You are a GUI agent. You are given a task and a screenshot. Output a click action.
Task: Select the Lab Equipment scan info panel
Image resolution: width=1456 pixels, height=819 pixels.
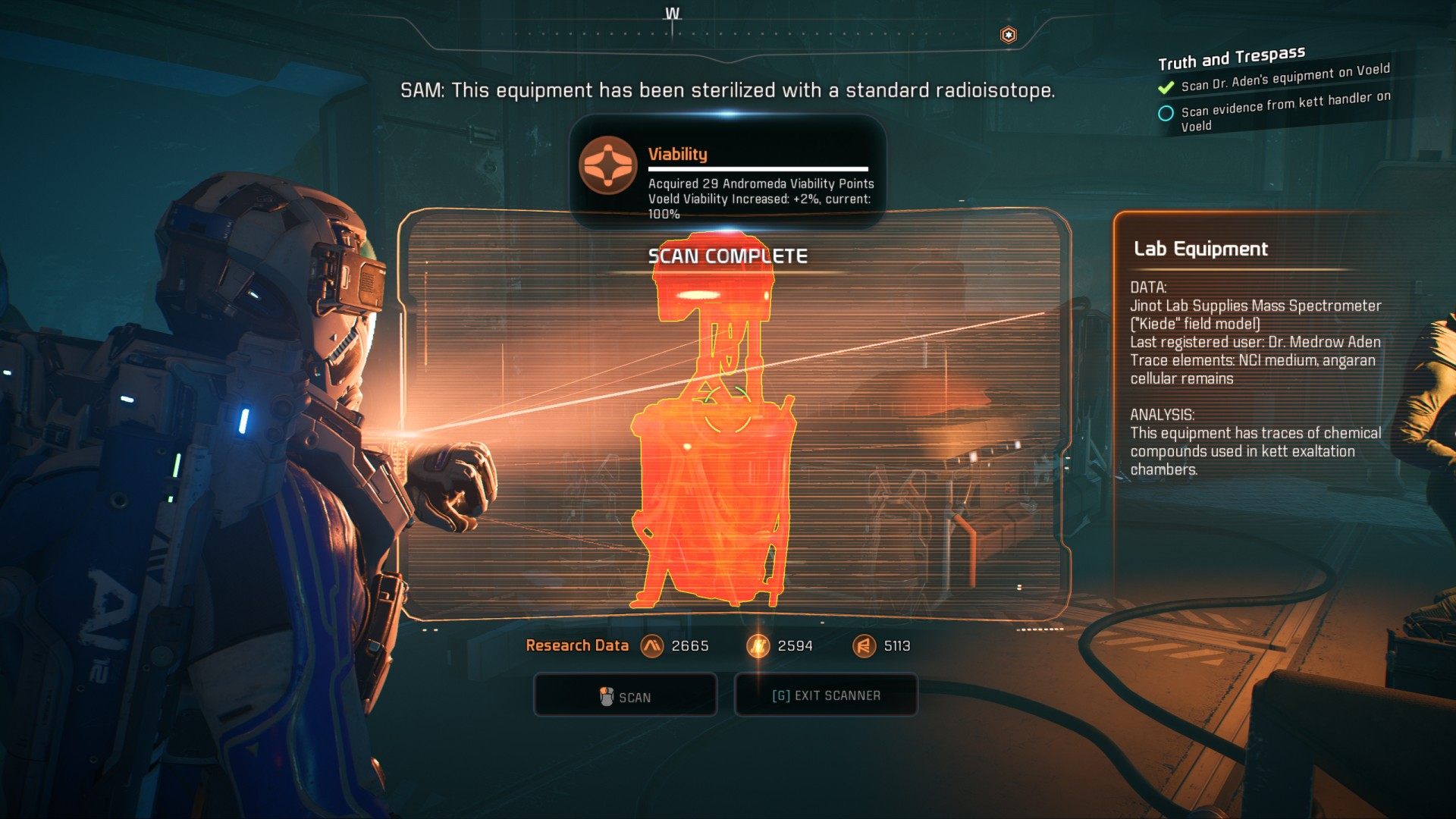coord(1255,356)
